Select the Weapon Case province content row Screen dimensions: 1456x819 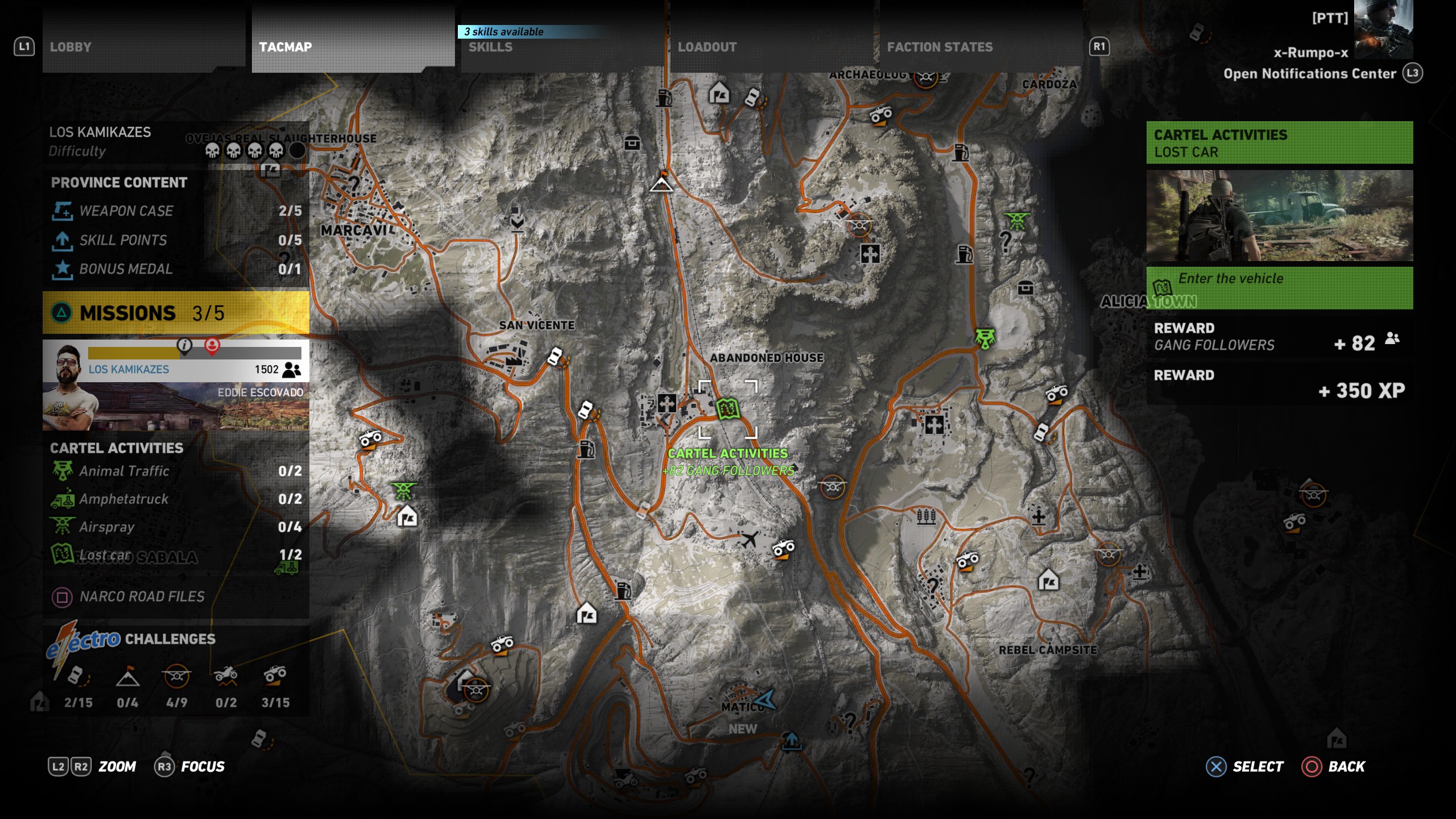(176, 211)
